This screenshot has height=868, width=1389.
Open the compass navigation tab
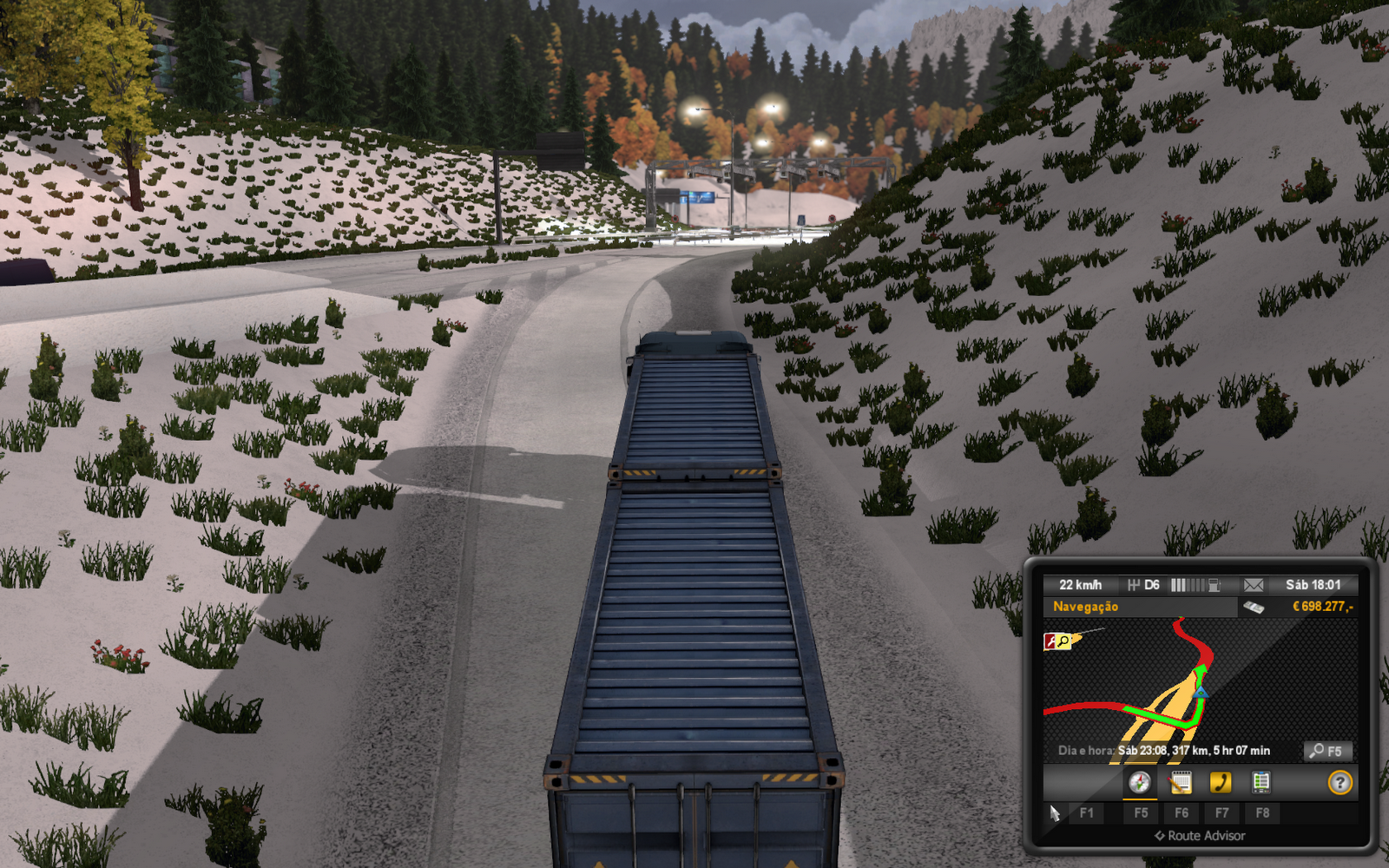pos(1139,783)
